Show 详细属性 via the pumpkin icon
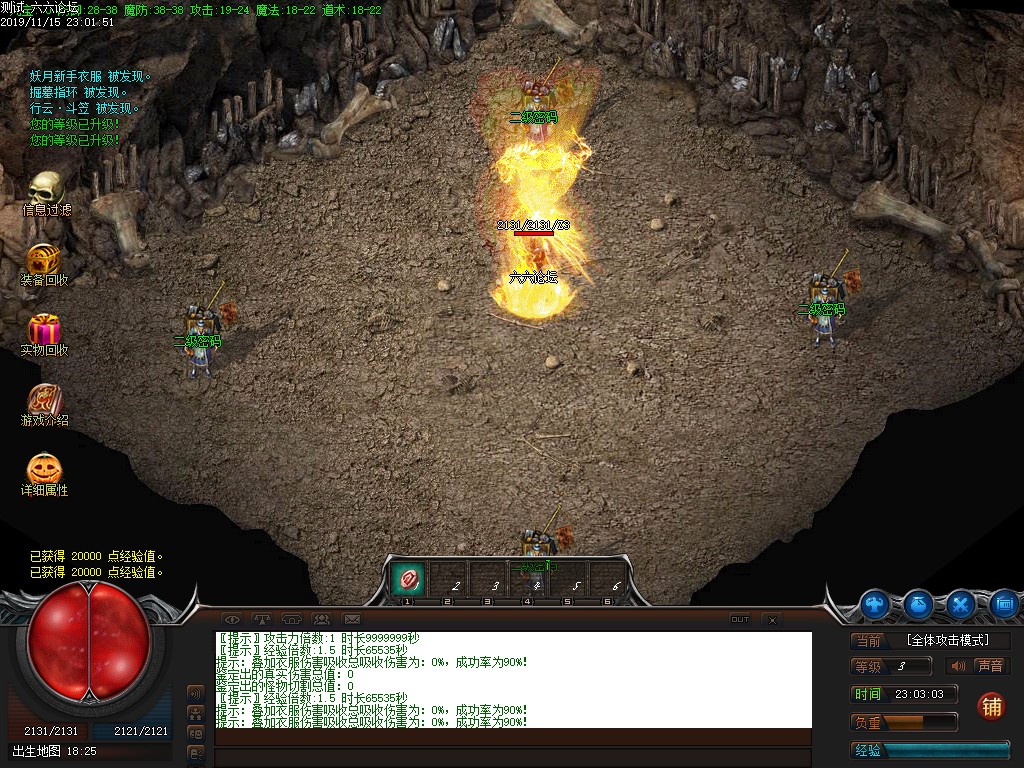Screen dimensions: 1024x768 coord(44,469)
